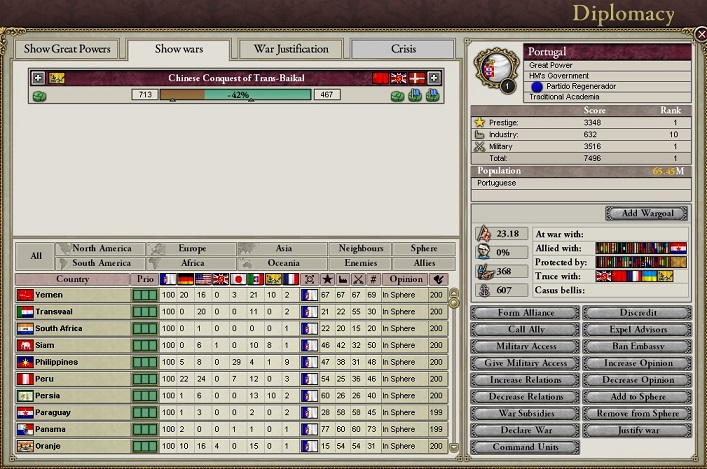The width and height of the screenshot is (707, 469).
Task: Filter the list by Allies
Action: [424, 263]
